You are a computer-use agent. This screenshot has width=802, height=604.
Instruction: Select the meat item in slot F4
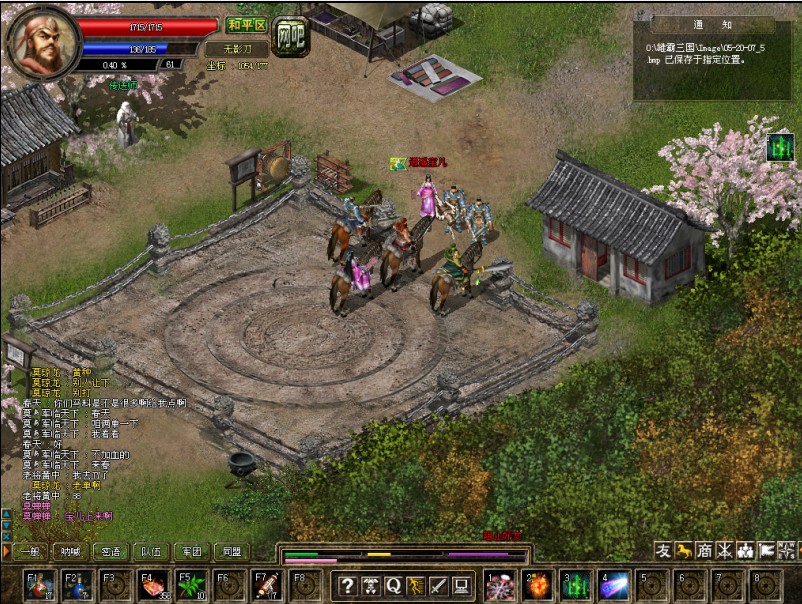click(153, 585)
